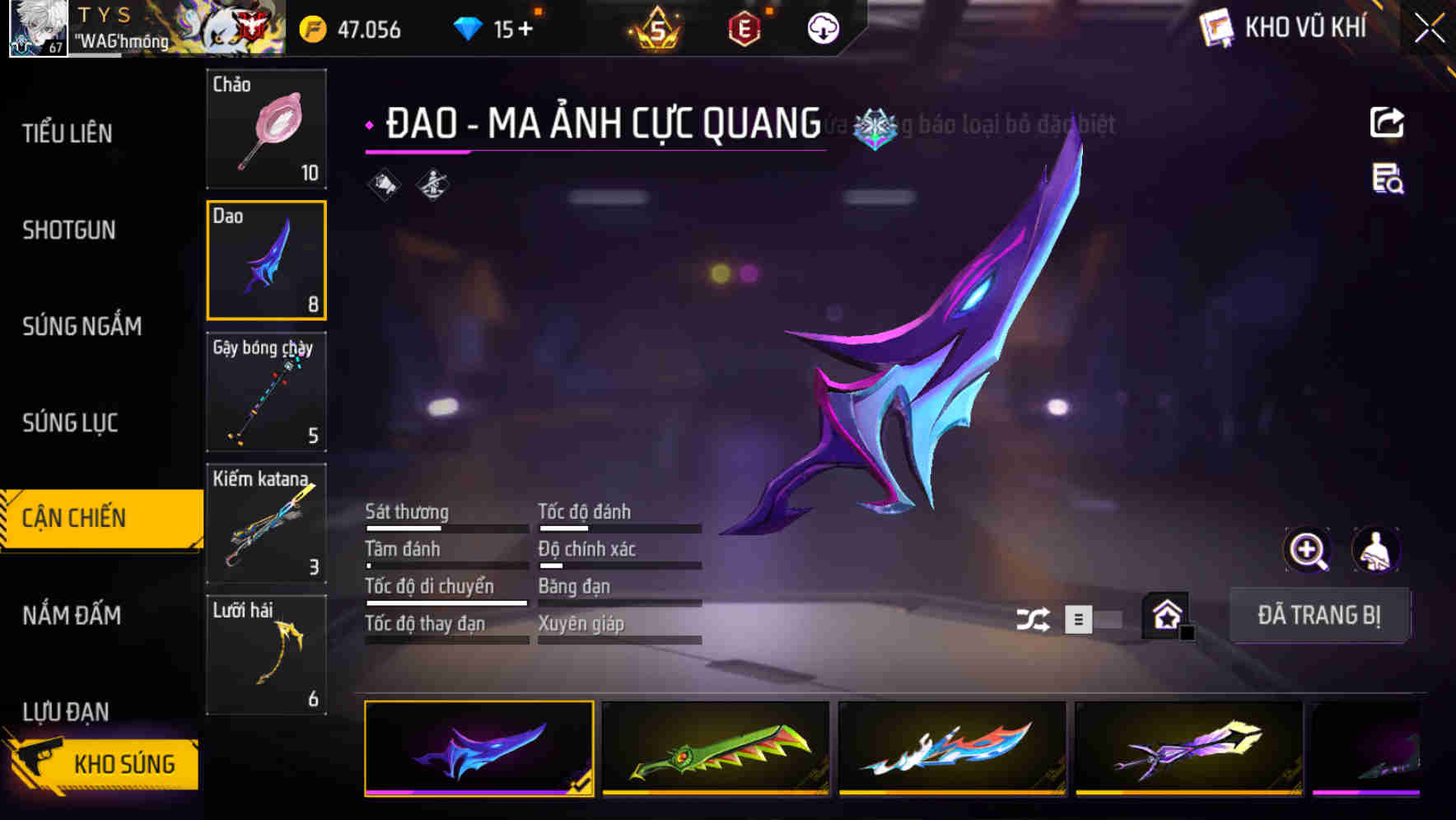The width and height of the screenshot is (1456, 820).
Task: Click the cloud download icon in the top bar
Action: [821, 27]
